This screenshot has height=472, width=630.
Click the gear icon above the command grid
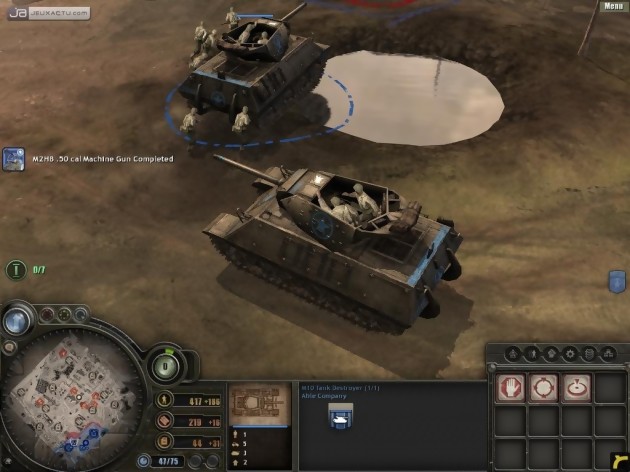pos(570,353)
